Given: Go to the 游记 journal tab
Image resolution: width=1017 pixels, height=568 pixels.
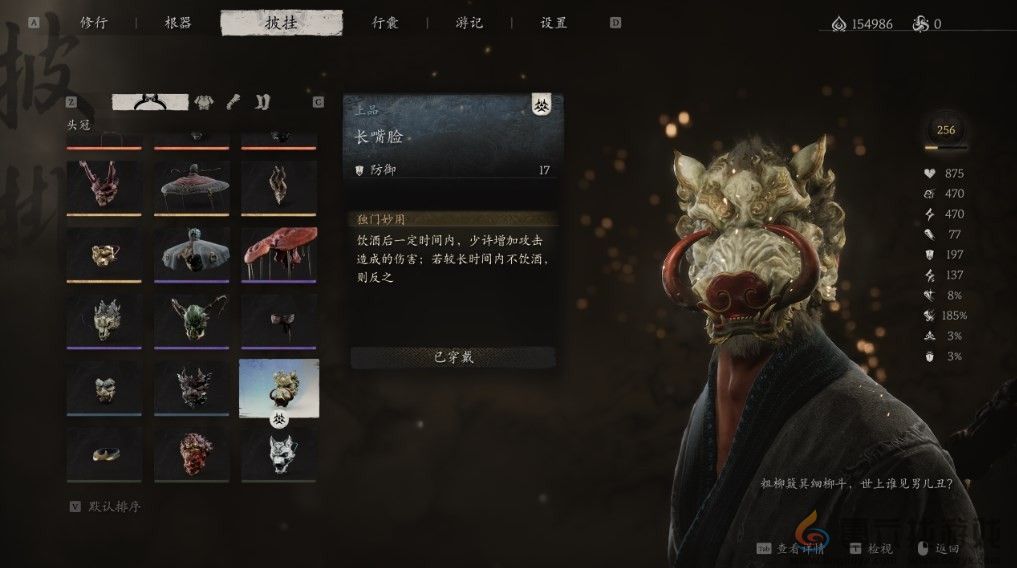Looking at the screenshot, I should [x=468, y=23].
